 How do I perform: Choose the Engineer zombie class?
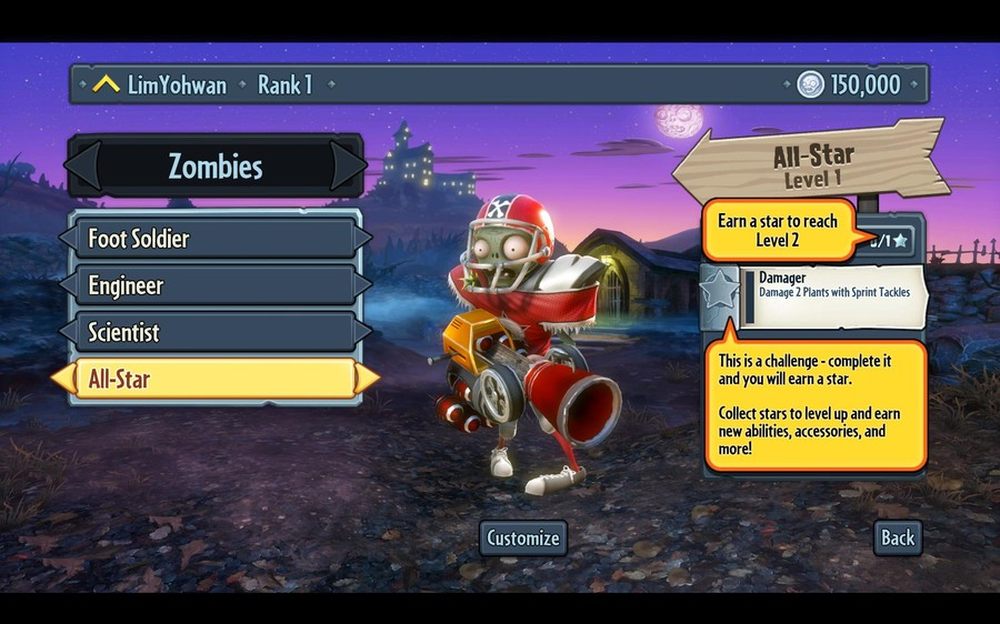click(x=215, y=285)
